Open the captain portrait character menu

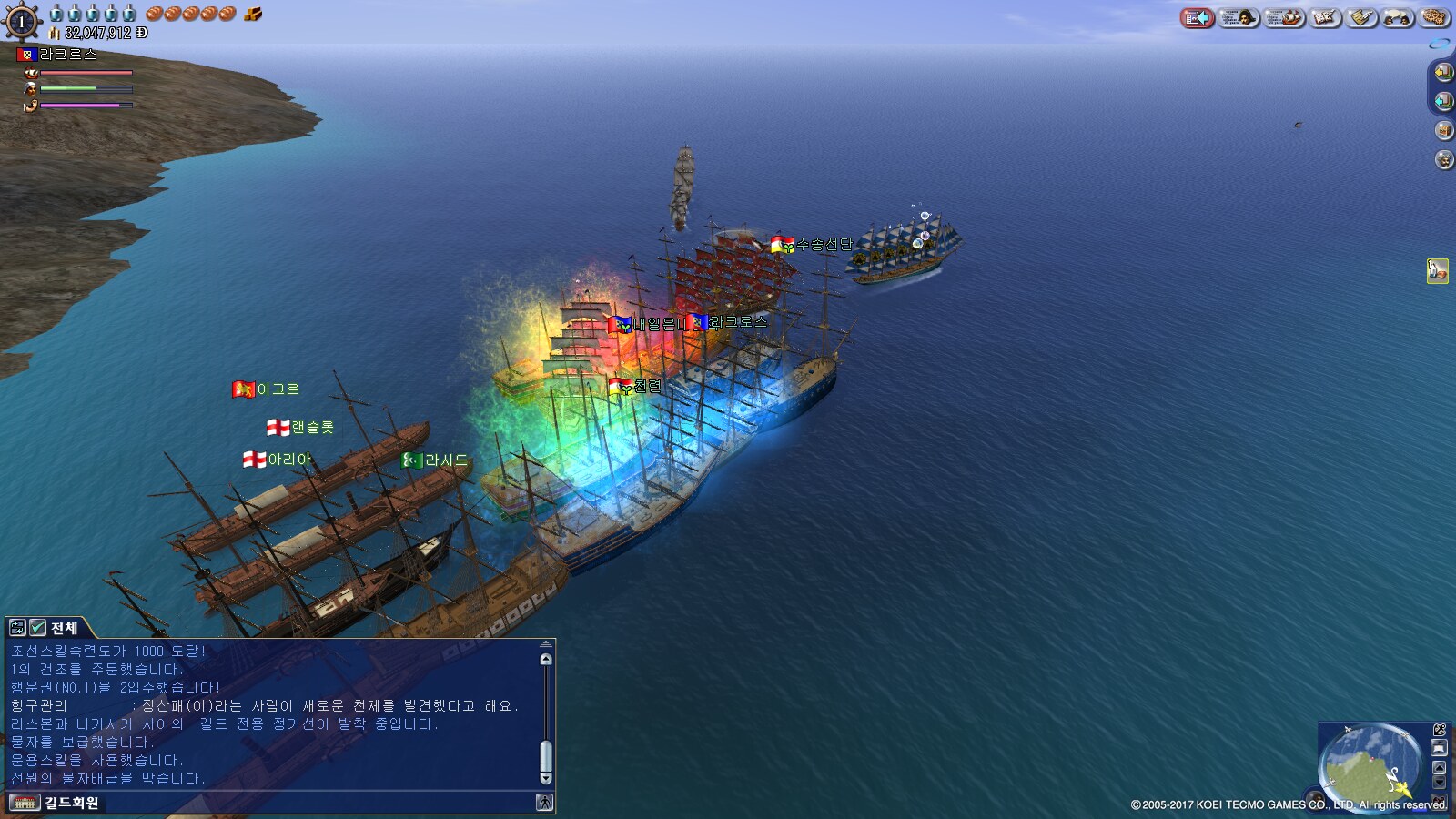click(1239, 17)
